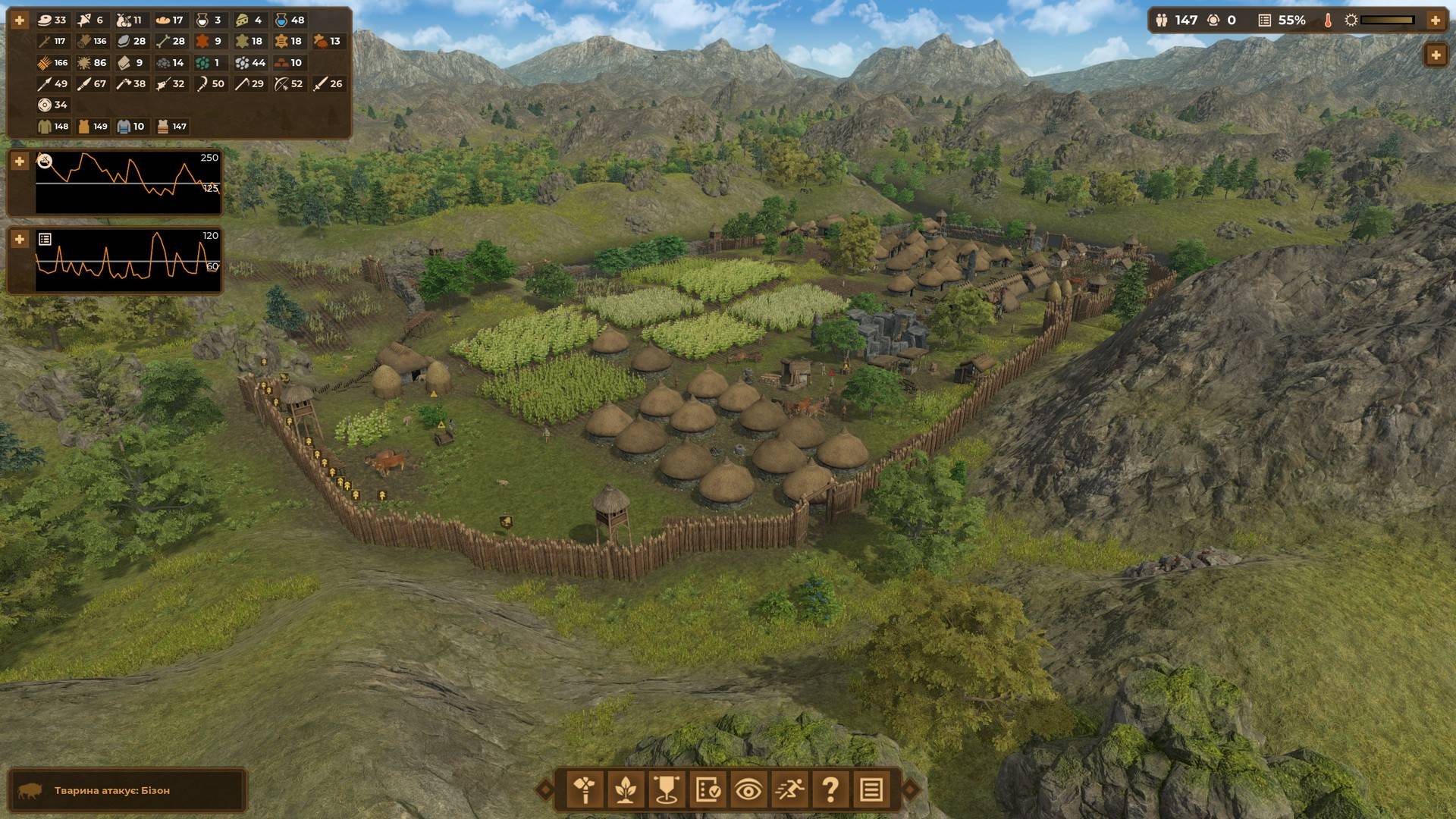This screenshot has width=1456, height=819.
Task: Click the red thermometer temperature icon
Action: point(1328,20)
